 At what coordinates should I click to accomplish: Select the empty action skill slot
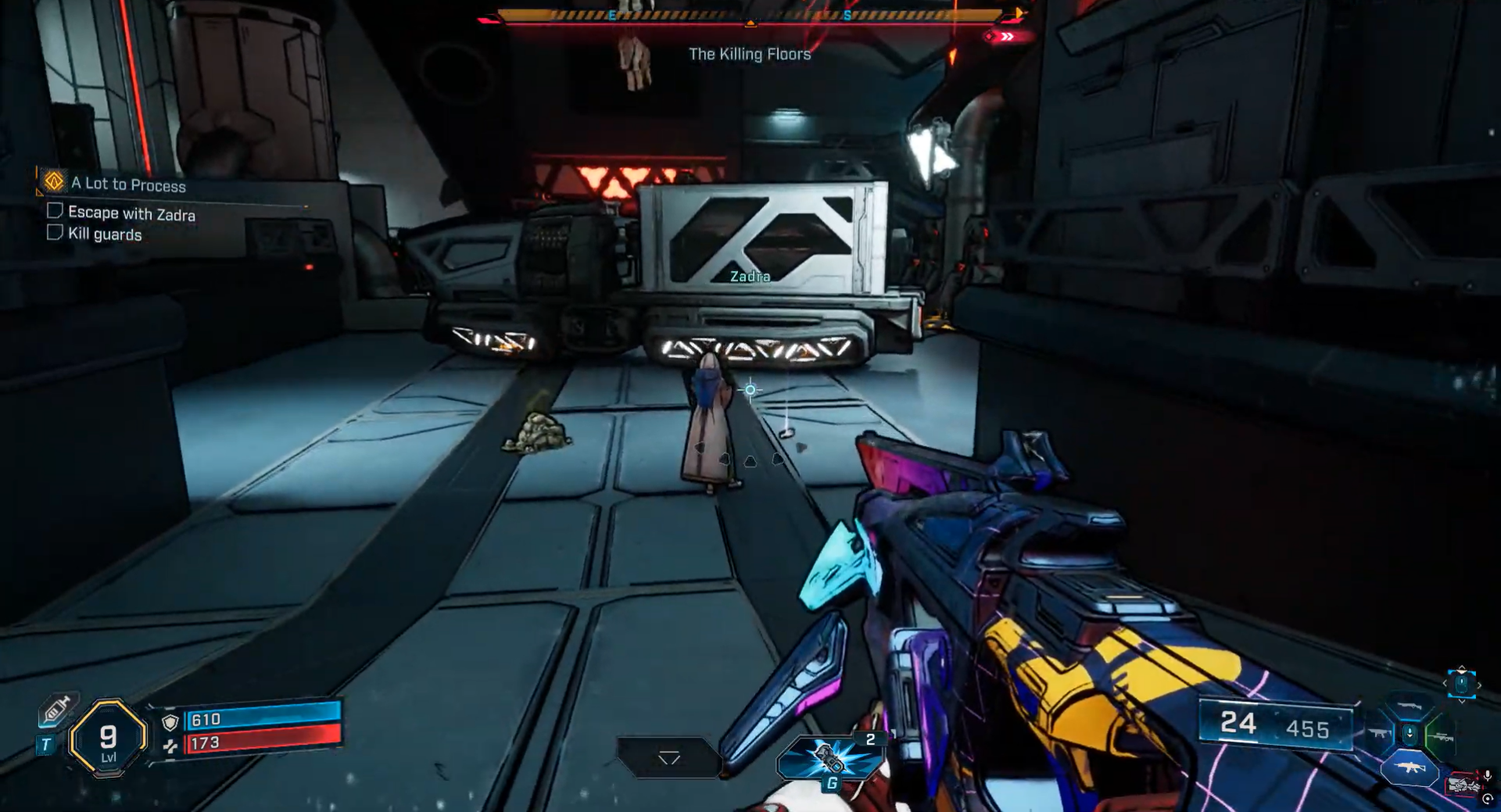pyautogui.click(x=668, y=757)
